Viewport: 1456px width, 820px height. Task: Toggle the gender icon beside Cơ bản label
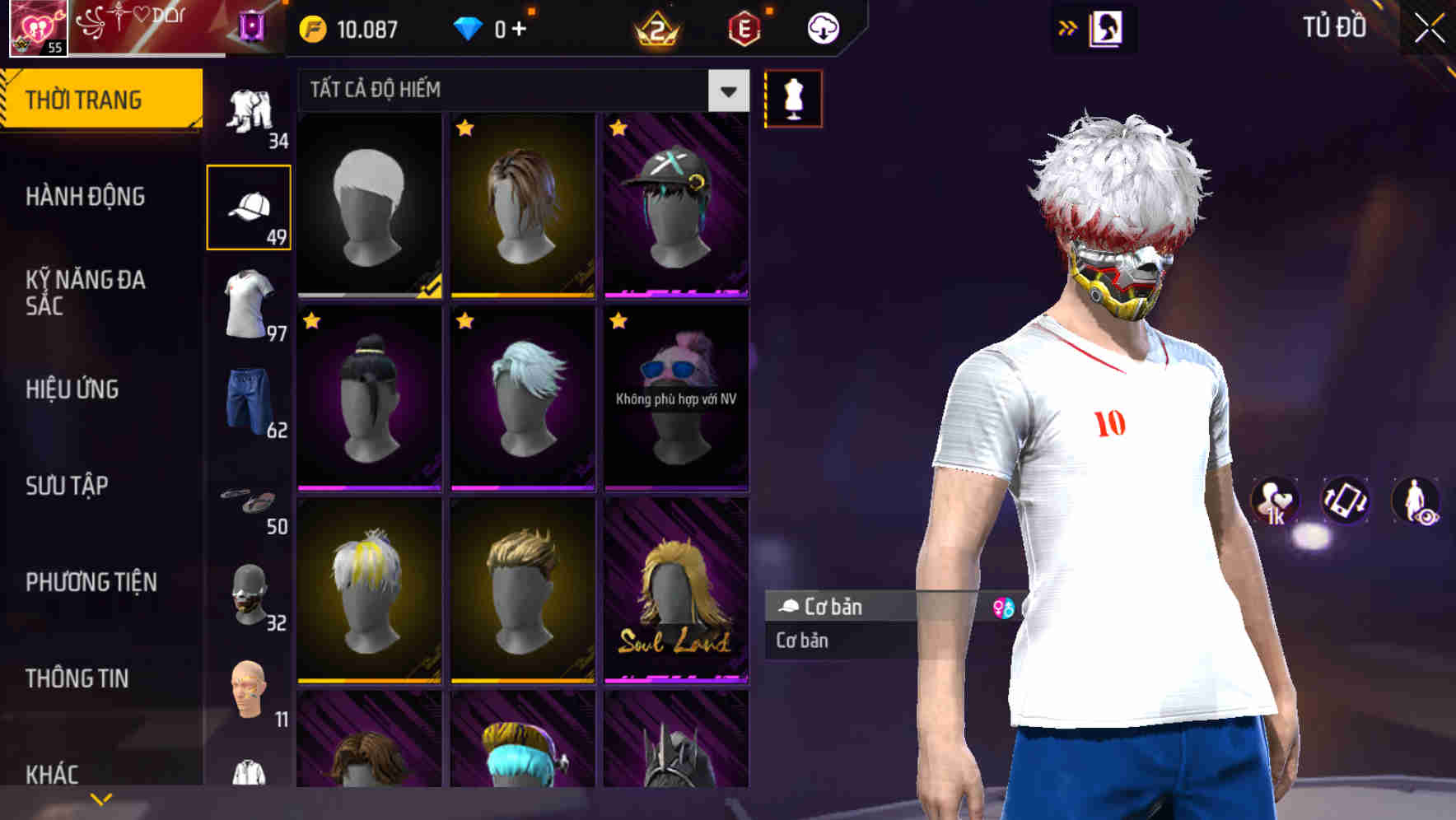coord(1004,607)
